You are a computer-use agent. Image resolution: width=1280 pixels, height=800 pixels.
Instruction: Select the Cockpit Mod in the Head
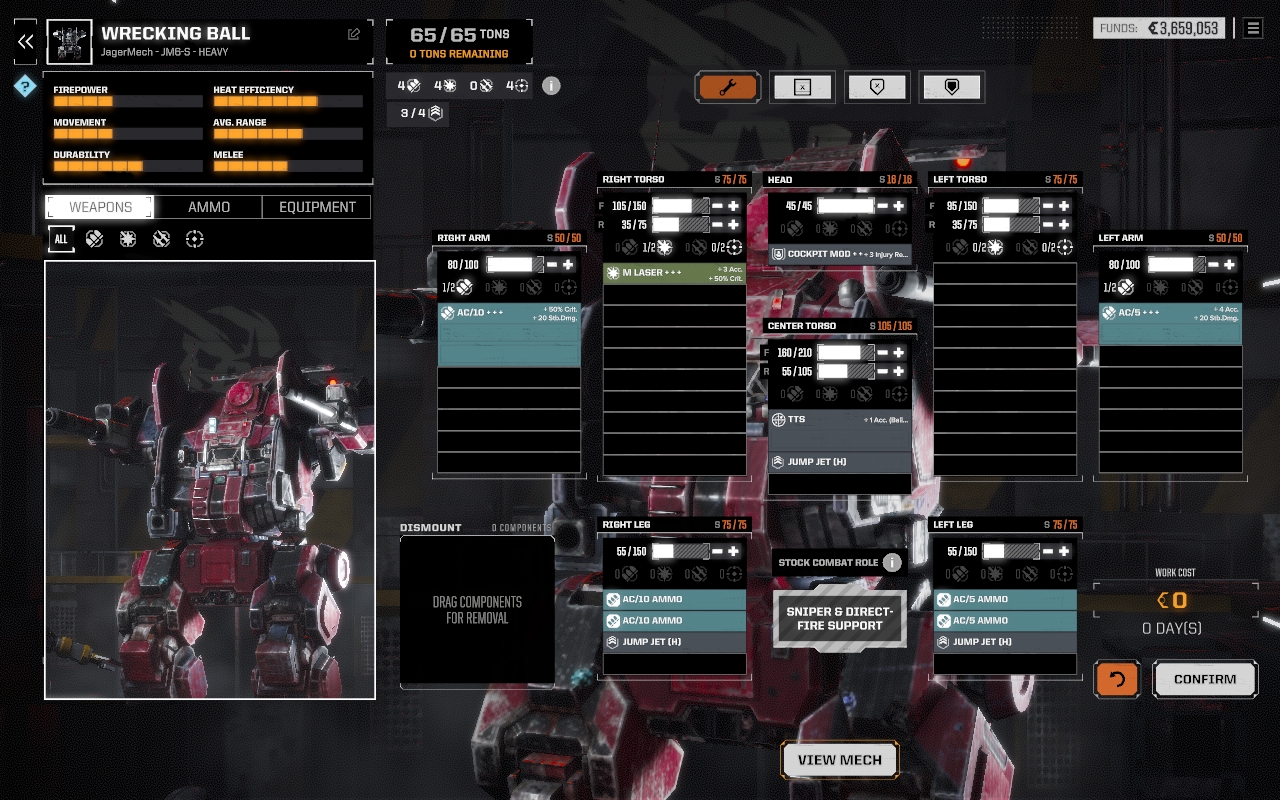[840, 254]
